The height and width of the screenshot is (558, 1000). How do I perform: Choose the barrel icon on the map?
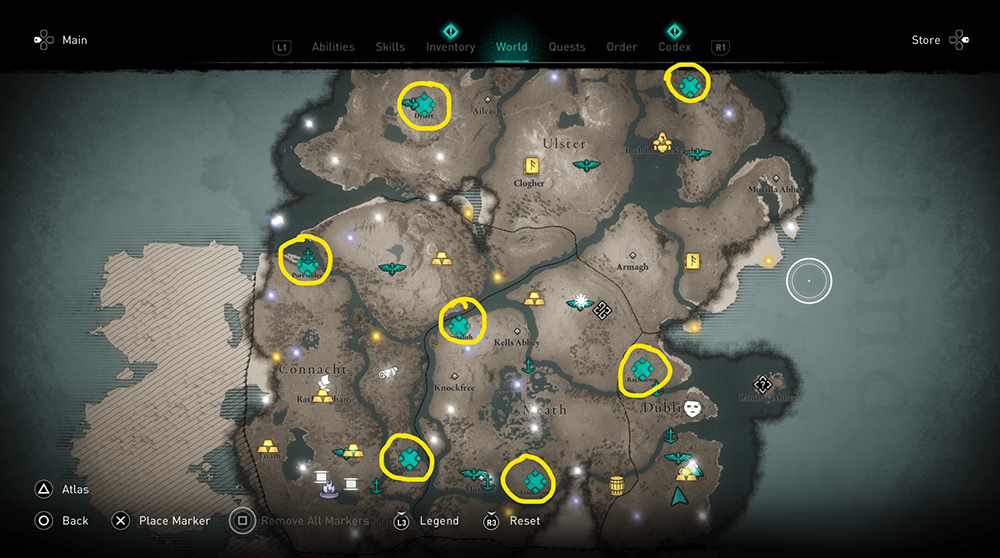click(x=617, y=485)
